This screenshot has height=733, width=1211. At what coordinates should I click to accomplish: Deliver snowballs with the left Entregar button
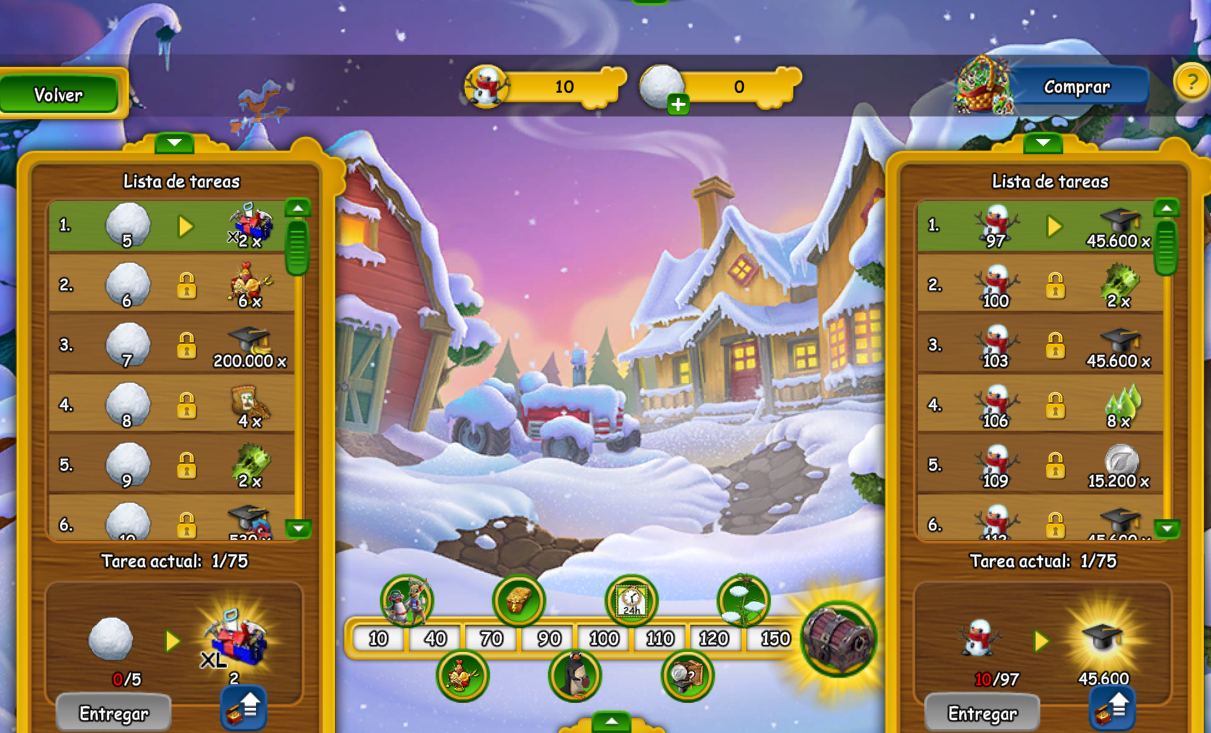point(113,713)
